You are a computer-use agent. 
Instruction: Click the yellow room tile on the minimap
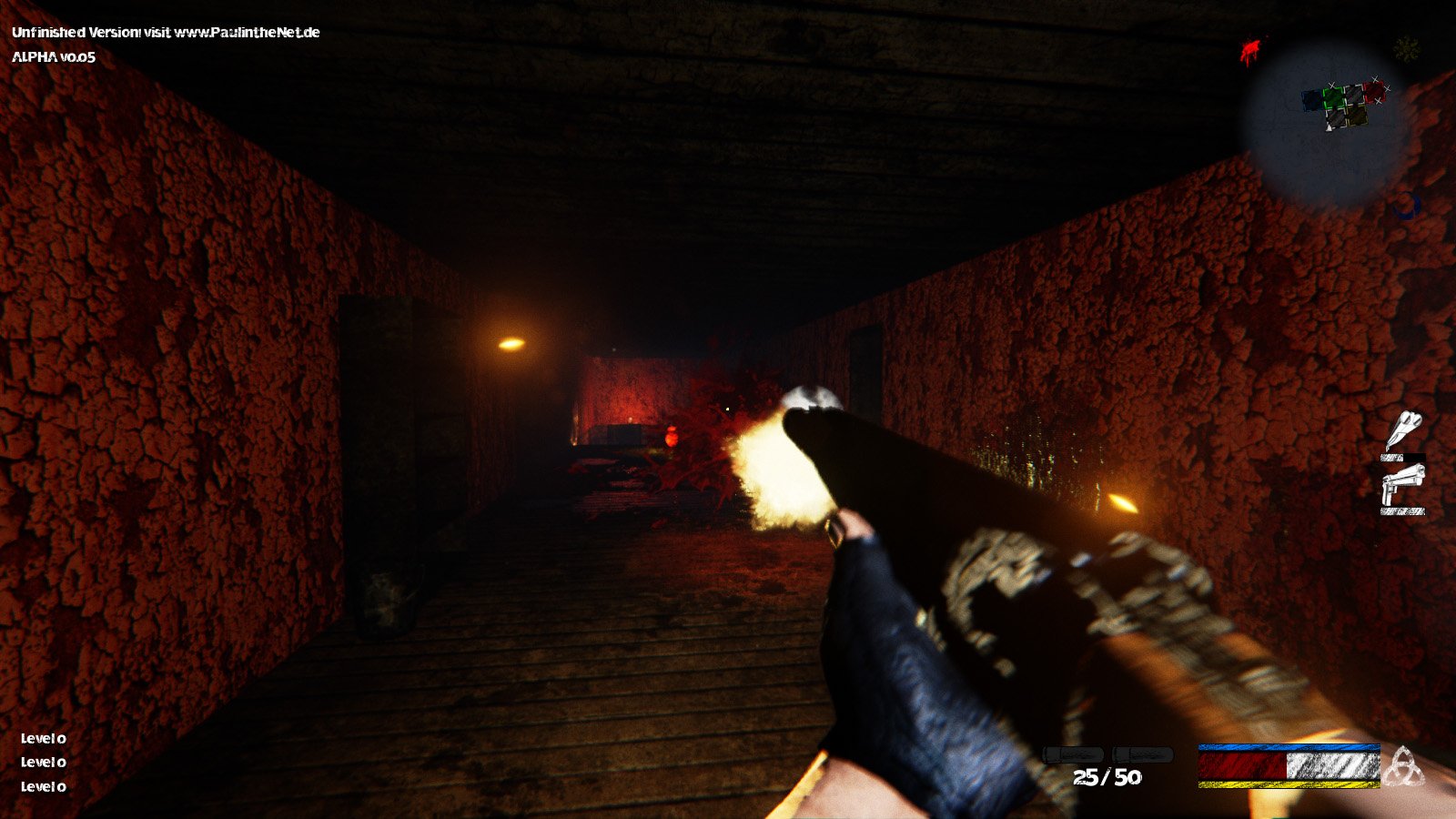click(x=1358, y=116)
